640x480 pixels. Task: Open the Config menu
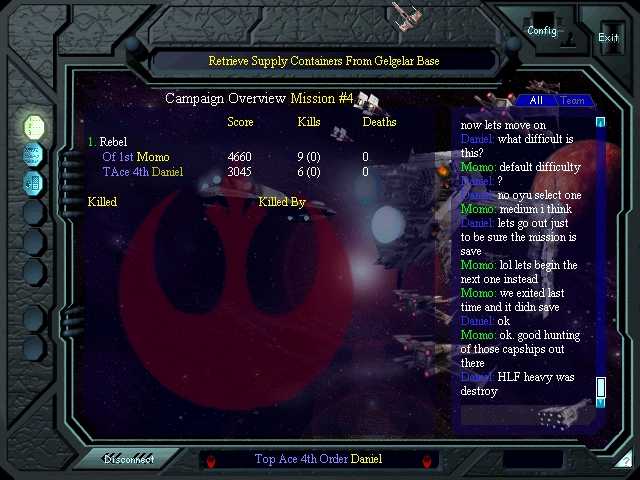tap(541, 30)
